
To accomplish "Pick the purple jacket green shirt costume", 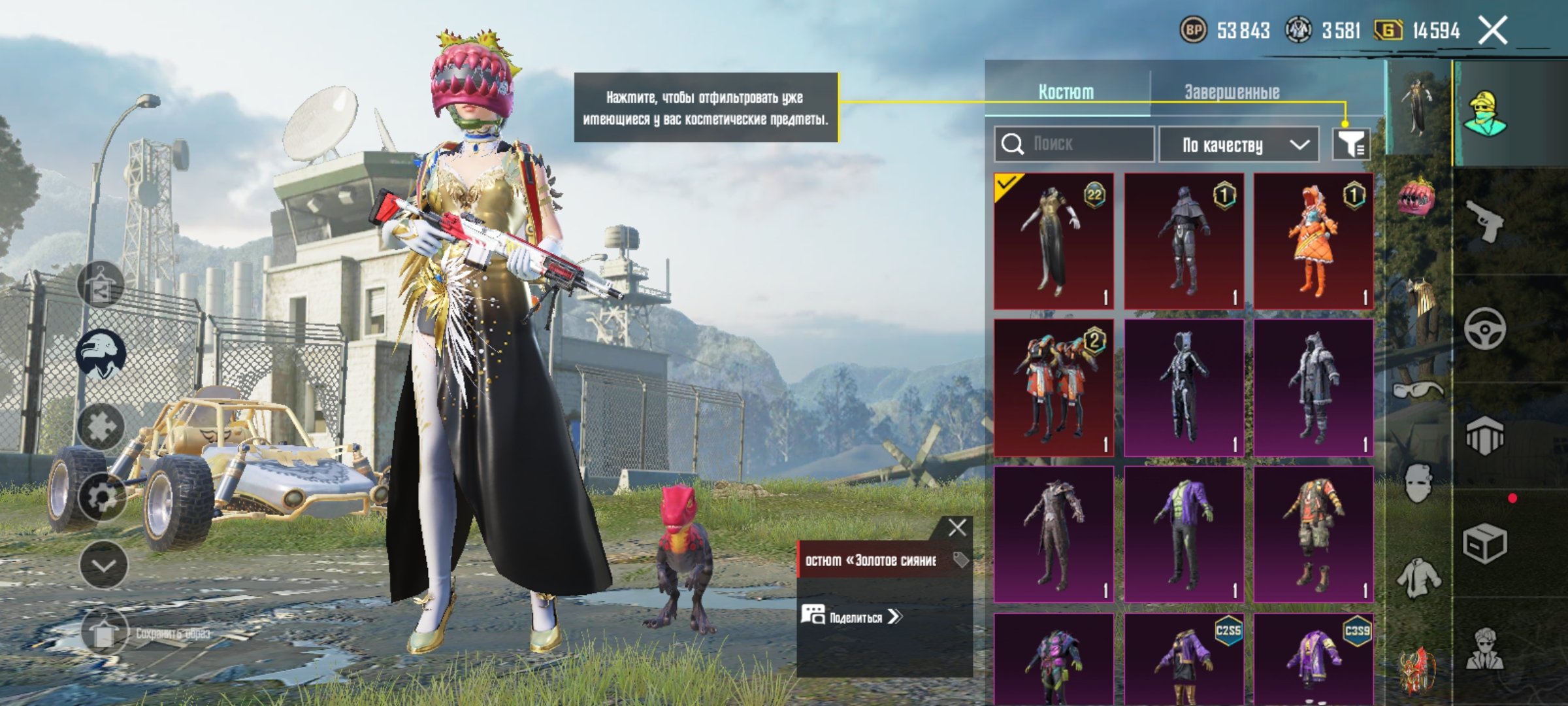I will 1183,533.
